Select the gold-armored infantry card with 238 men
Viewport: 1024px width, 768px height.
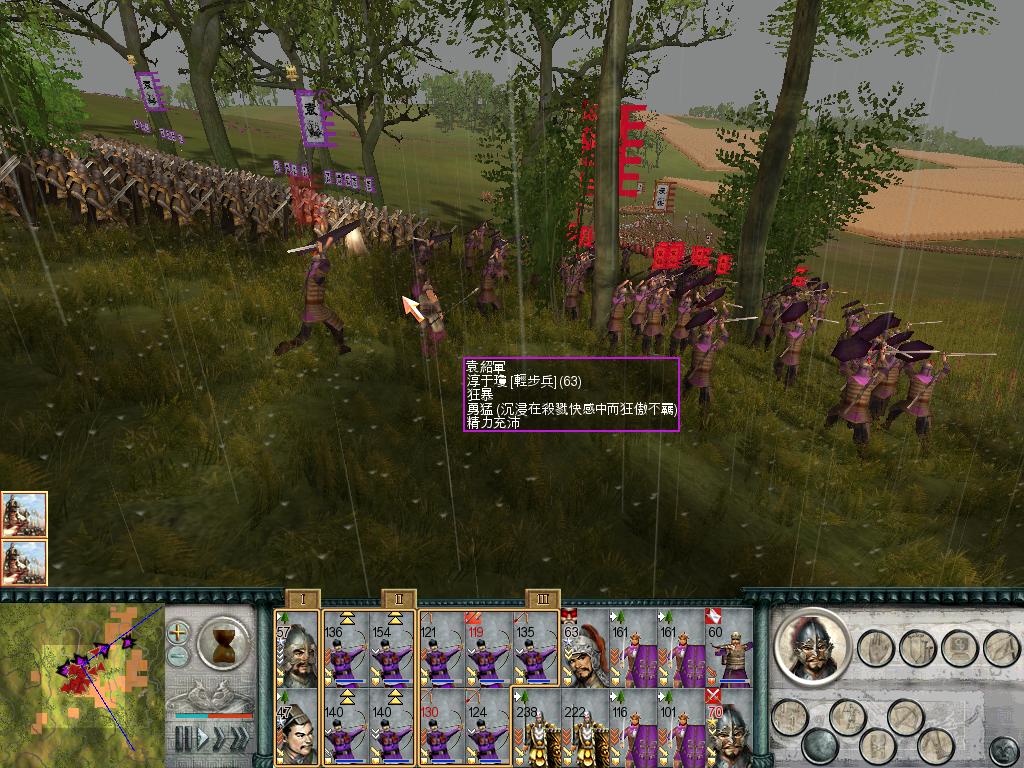(536, 728)
